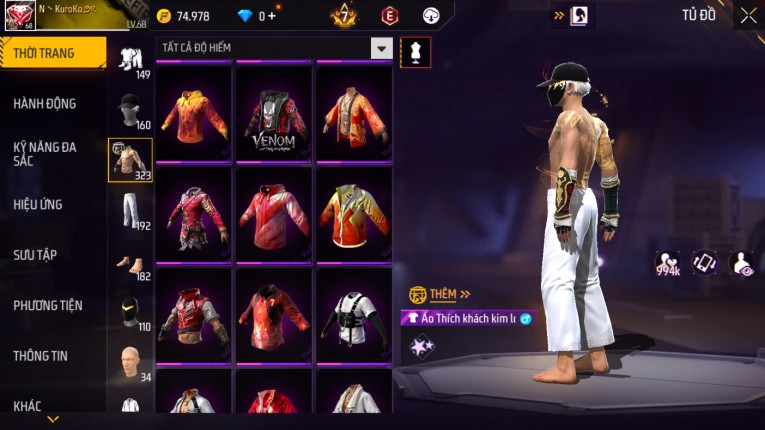Open the Tất Cả Độ Hiếm rarity dropdown
Screen dimensions: 765x430
tap(381, 48)
